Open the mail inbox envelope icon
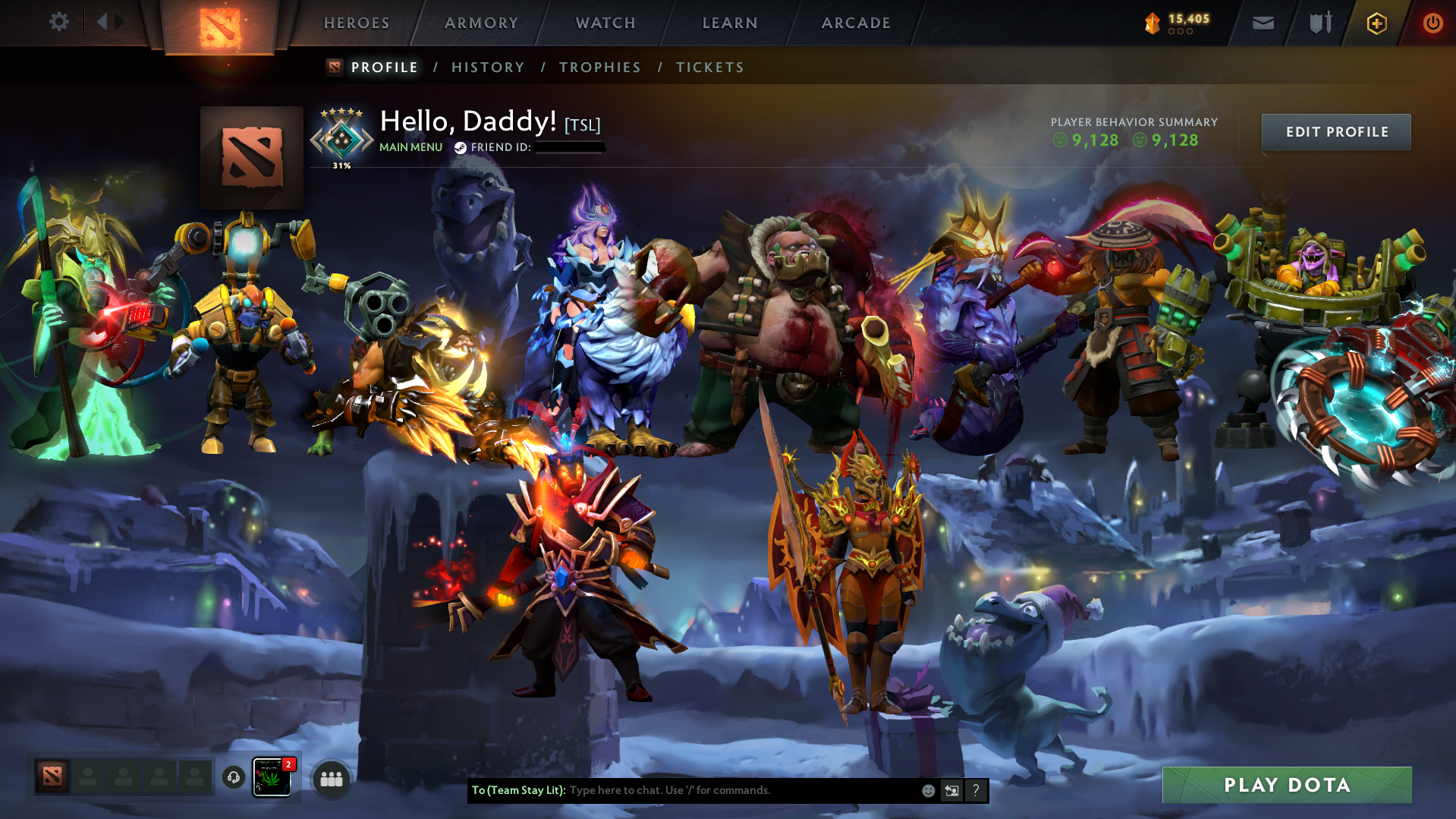This screenshot has width=1456, height=819. click(1262, 23)
